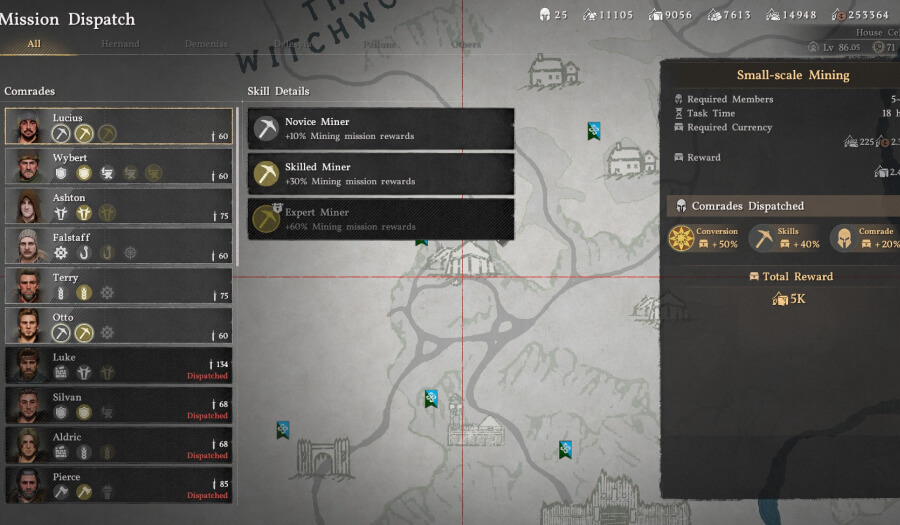Switch to the Hernand tab
Screen dimensions: 900x525
[x=120, y=44]
